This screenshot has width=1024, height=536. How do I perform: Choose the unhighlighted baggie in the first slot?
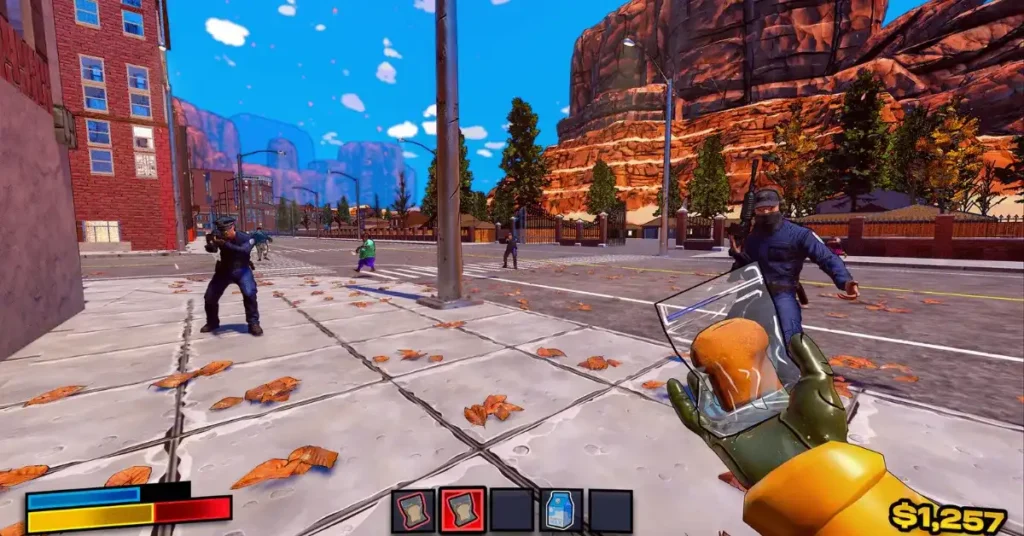(412, 510)
